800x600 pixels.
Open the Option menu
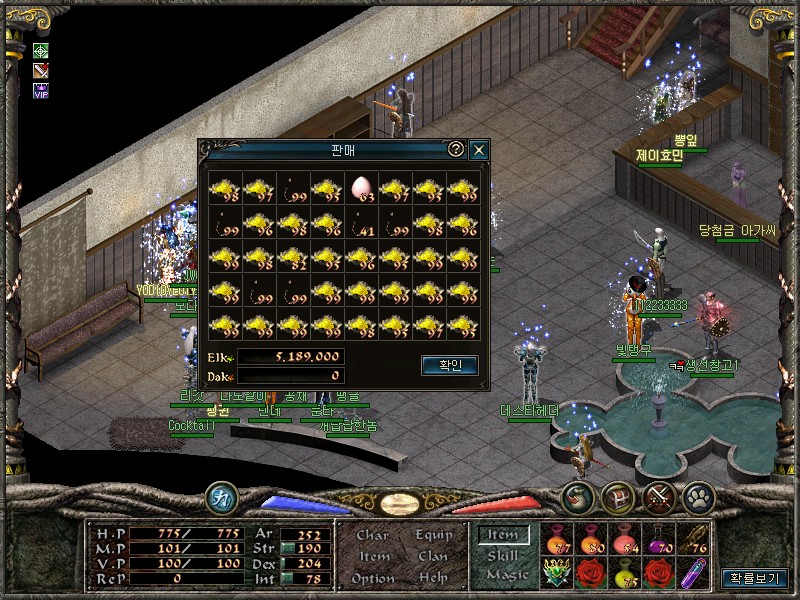pyautogui.click(x=372, y=578)
